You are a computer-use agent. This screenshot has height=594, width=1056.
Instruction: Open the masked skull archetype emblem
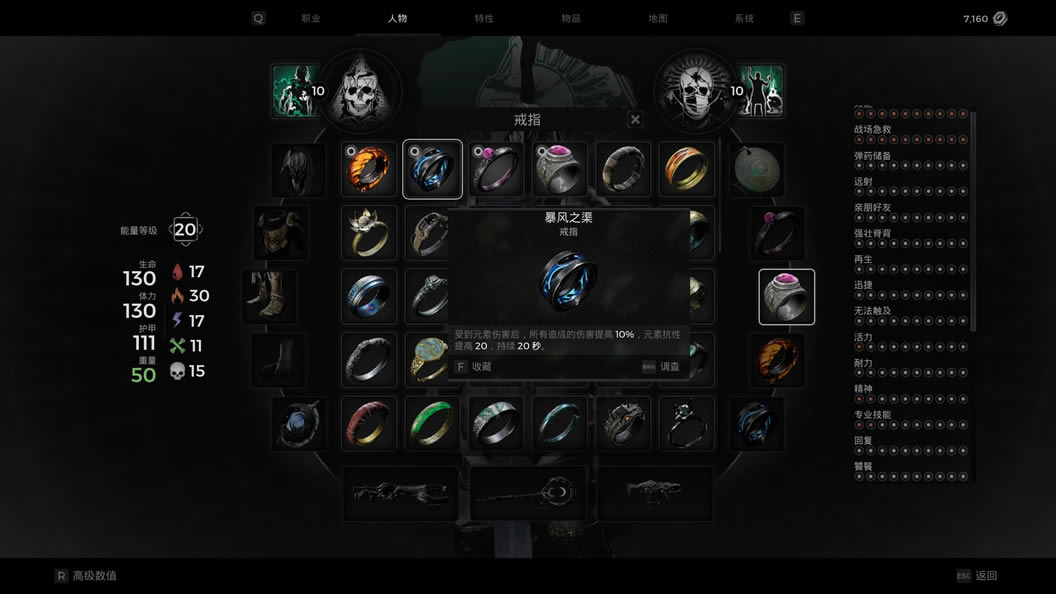point(696,92)
